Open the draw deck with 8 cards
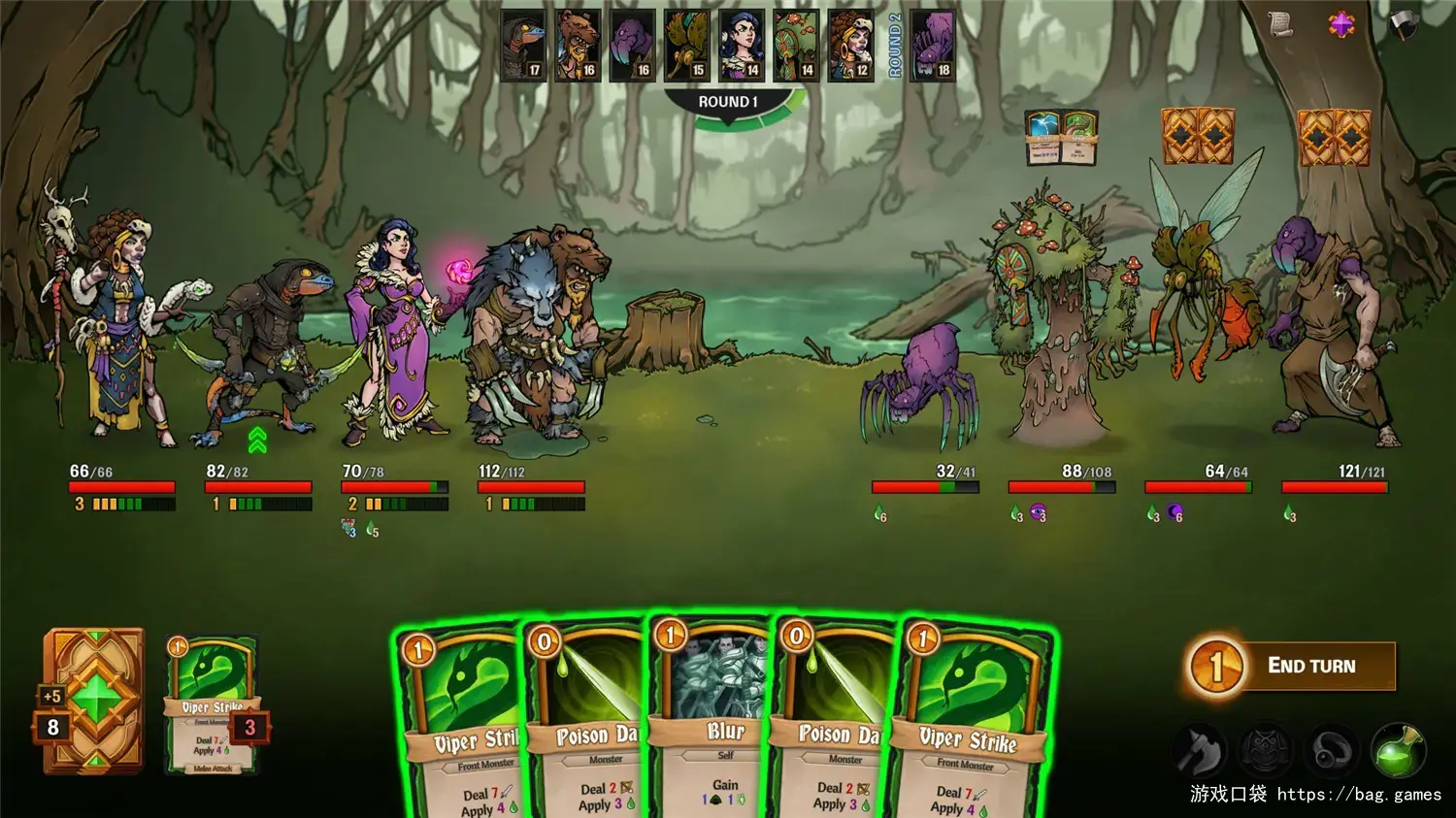The image size is (1456, 818). click(x=94, y=701)
